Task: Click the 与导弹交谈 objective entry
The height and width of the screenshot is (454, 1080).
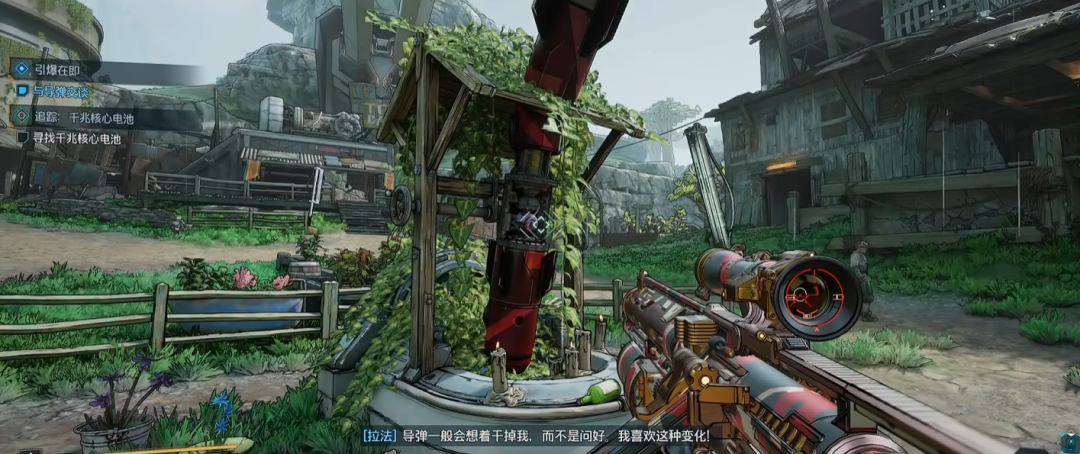Action: pyautogui.click(x=62, y=91)
